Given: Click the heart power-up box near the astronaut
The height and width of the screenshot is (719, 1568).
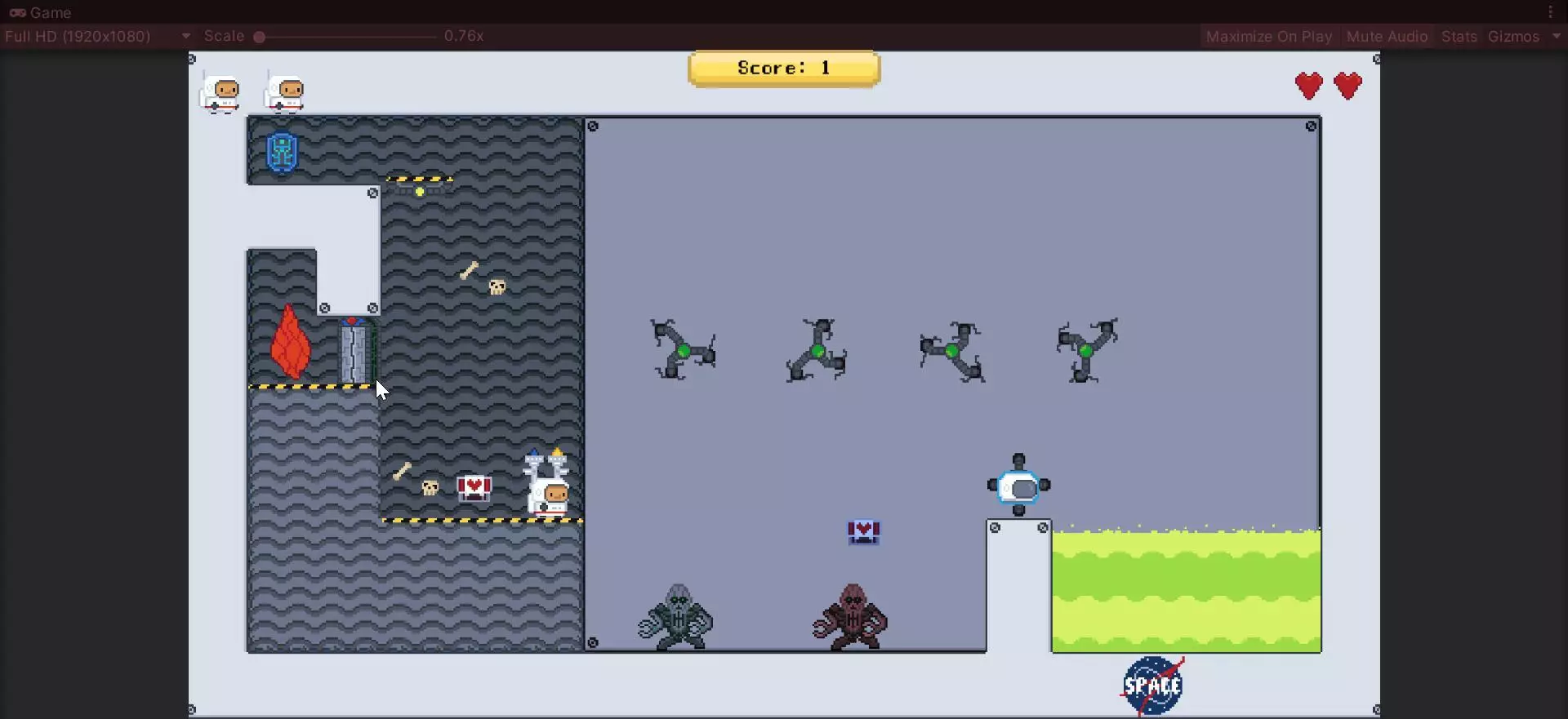Looking at the screenshot, I should coord(474,486).
